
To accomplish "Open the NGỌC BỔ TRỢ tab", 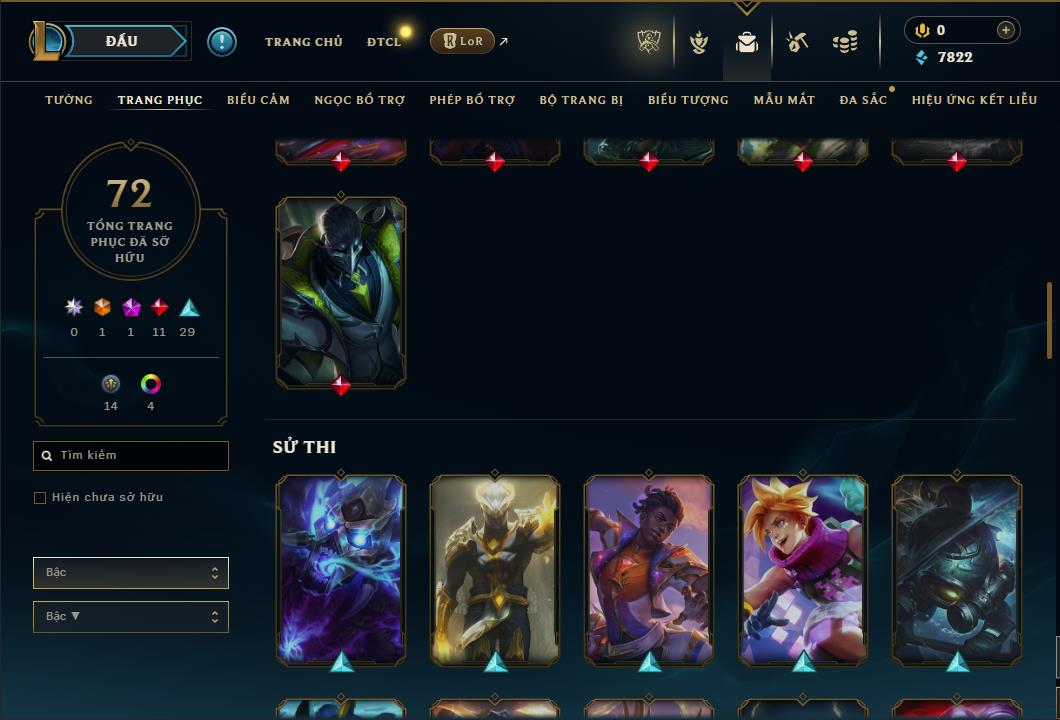I will point(360,100).
